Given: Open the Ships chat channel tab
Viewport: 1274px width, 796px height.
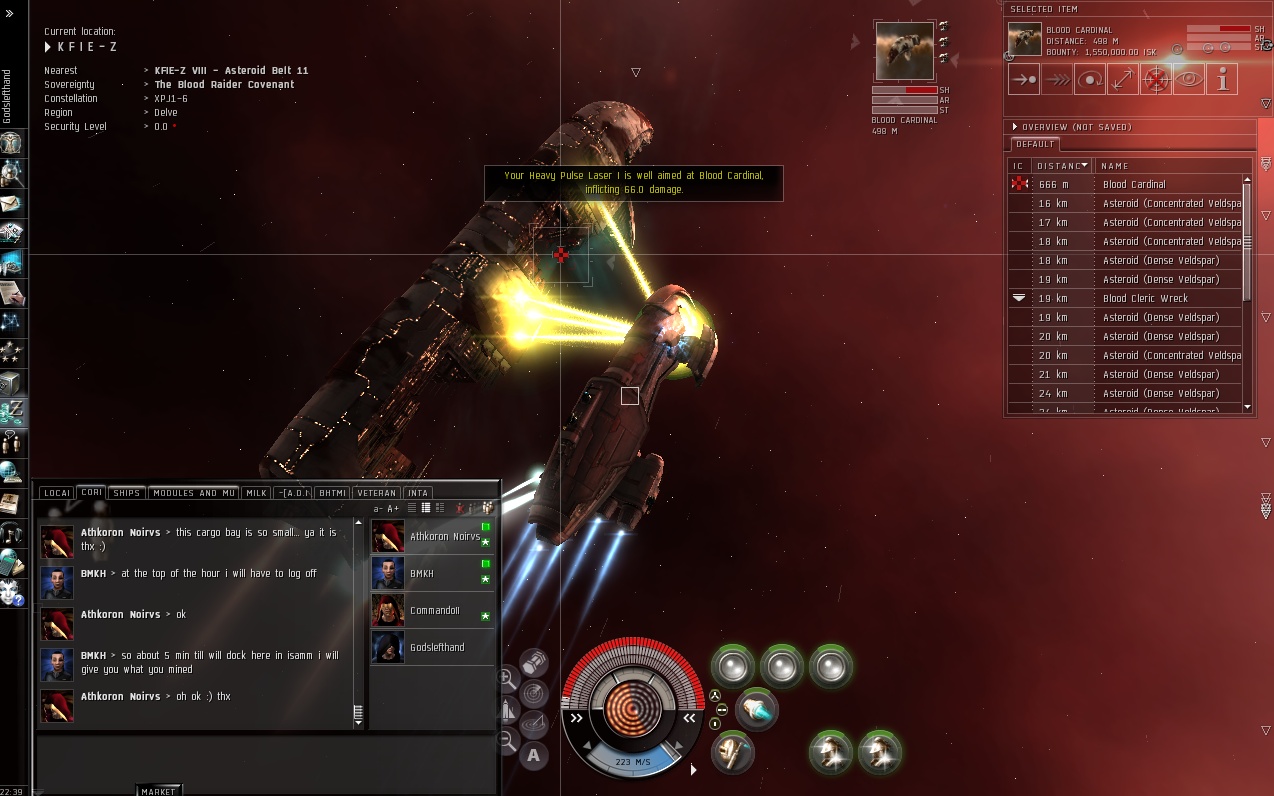Looking at the screenshot, I should pos(127,493).
